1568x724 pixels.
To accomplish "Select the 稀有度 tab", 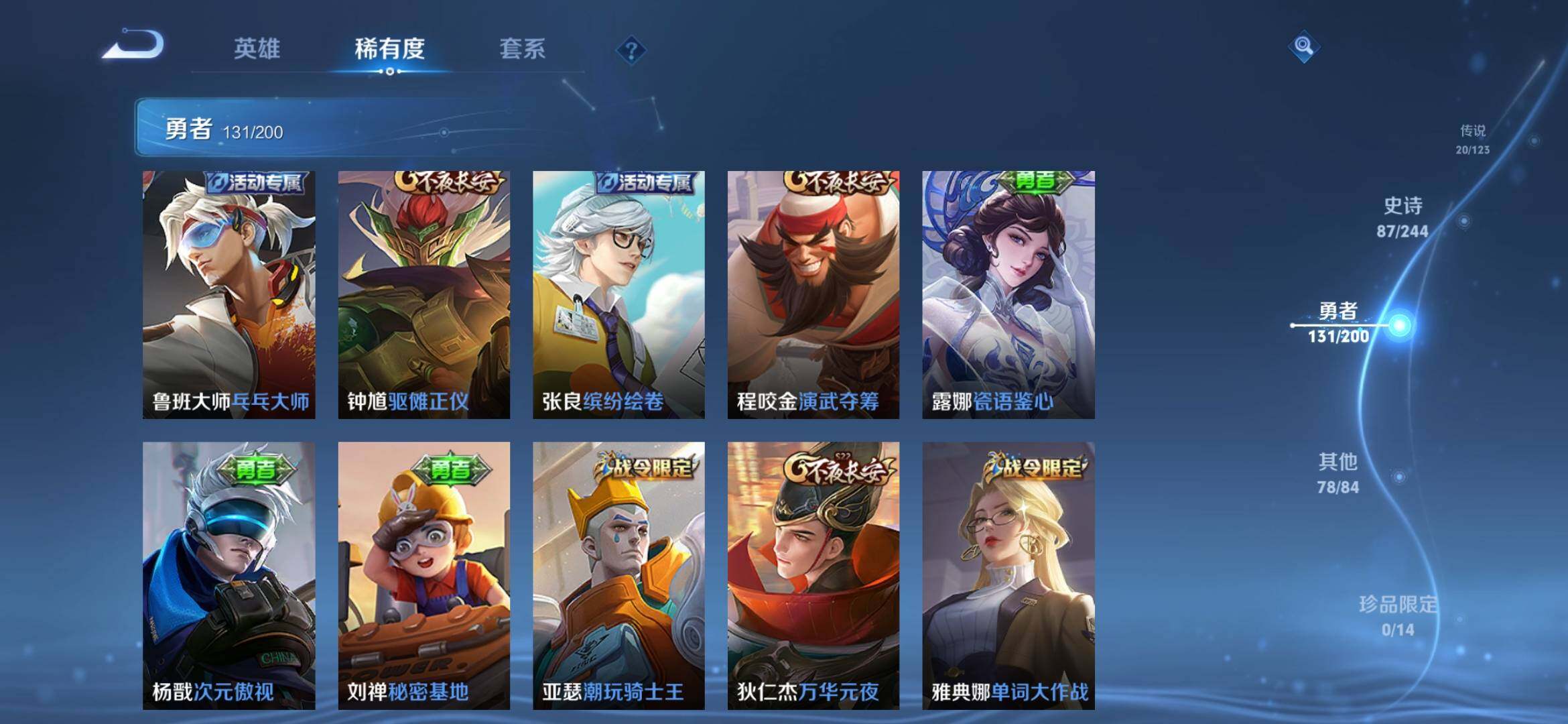I will coord(389,49).
